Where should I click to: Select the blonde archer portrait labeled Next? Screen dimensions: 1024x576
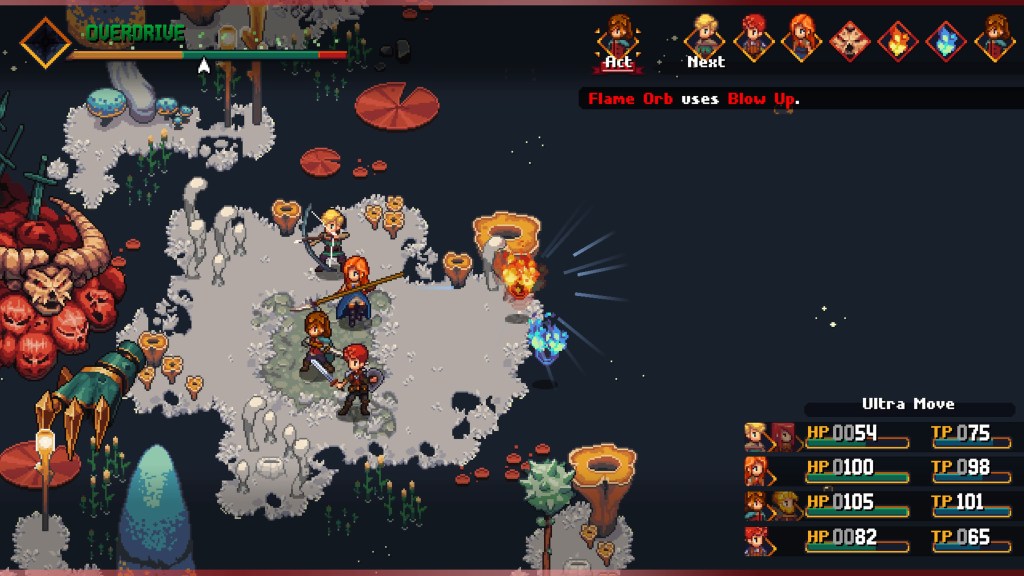(x=705, y=37)
